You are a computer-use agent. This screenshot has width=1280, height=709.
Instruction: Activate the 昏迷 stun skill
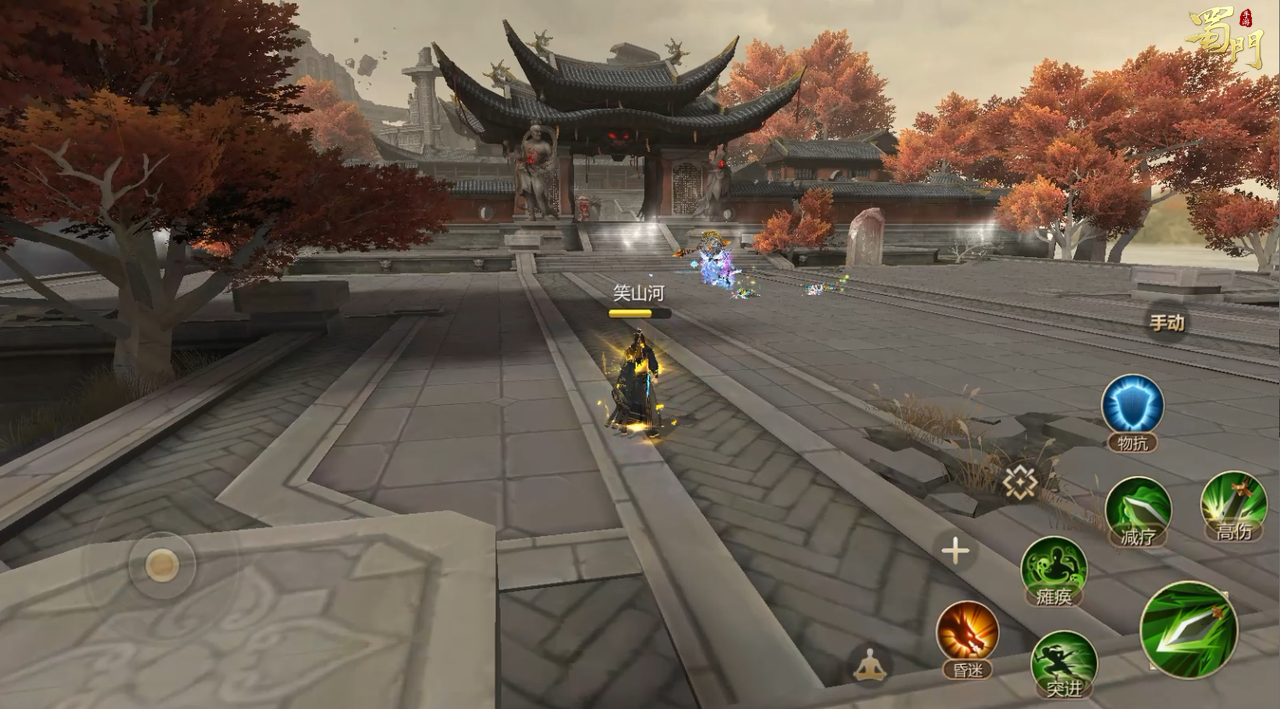[x=967, y=631]
